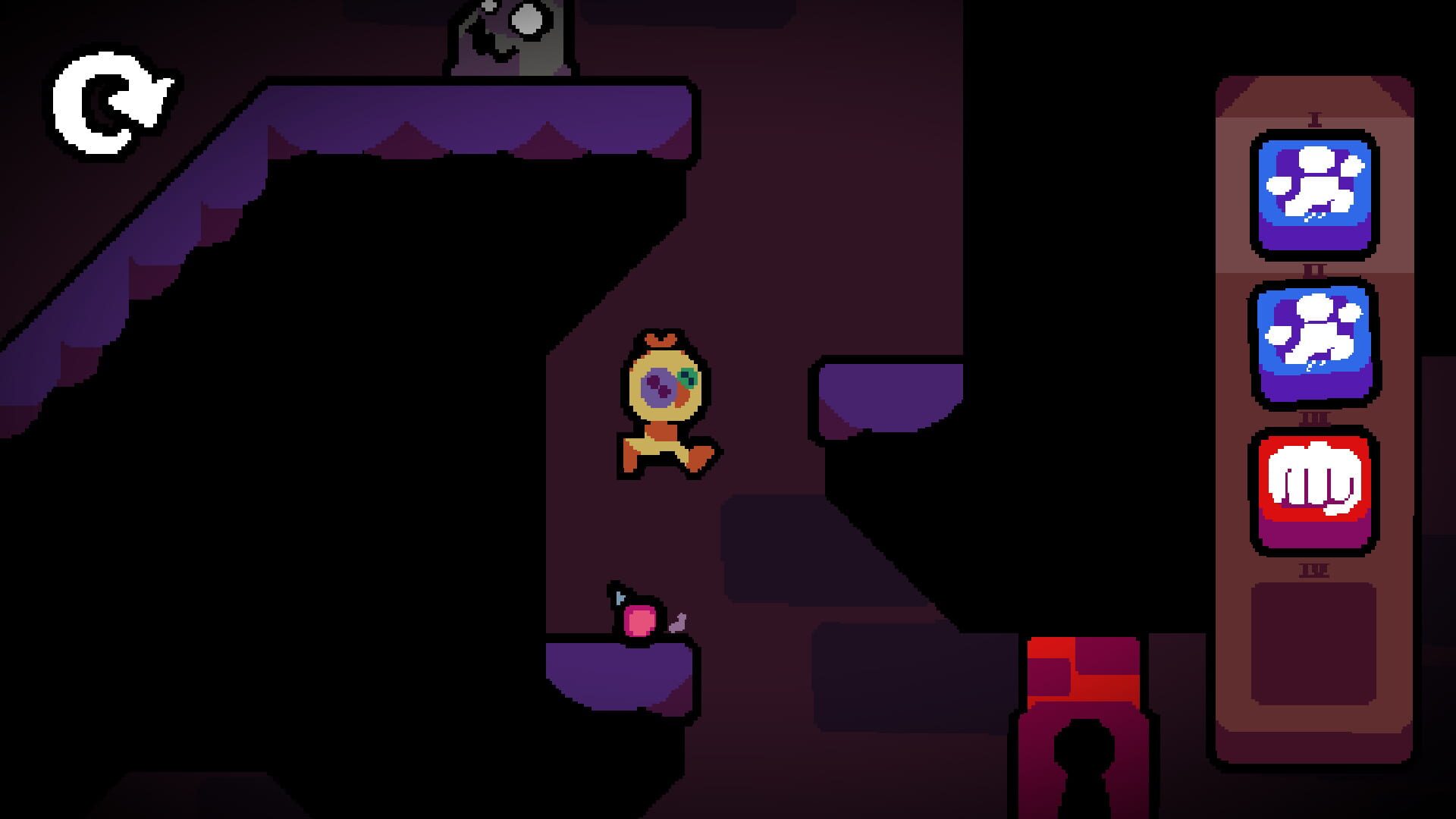1456x819 pixels.
Task: Click the slot III roman numeral label
Action: (x=1316, y=416)
